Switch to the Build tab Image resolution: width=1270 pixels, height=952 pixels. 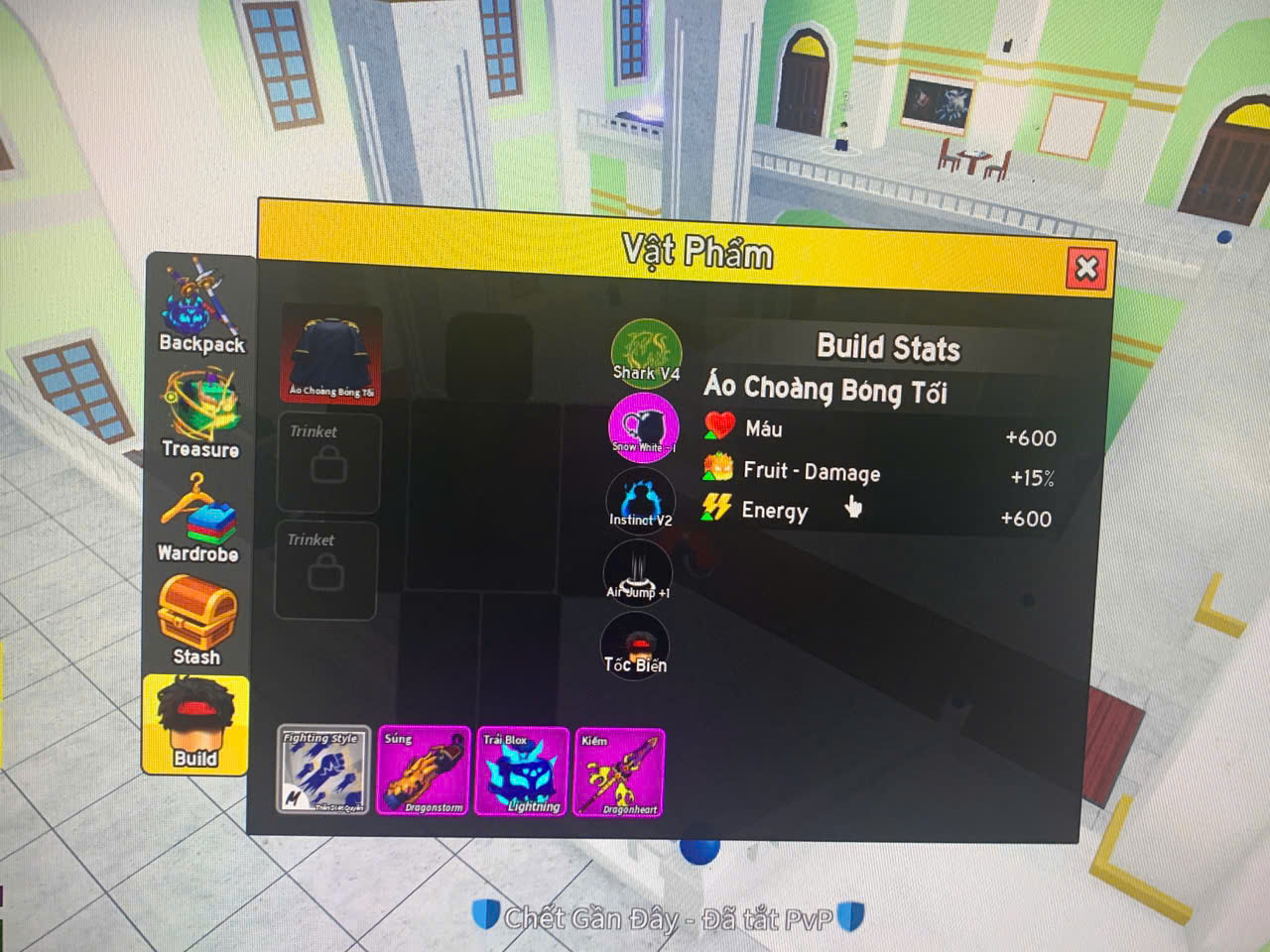(197, 724)
